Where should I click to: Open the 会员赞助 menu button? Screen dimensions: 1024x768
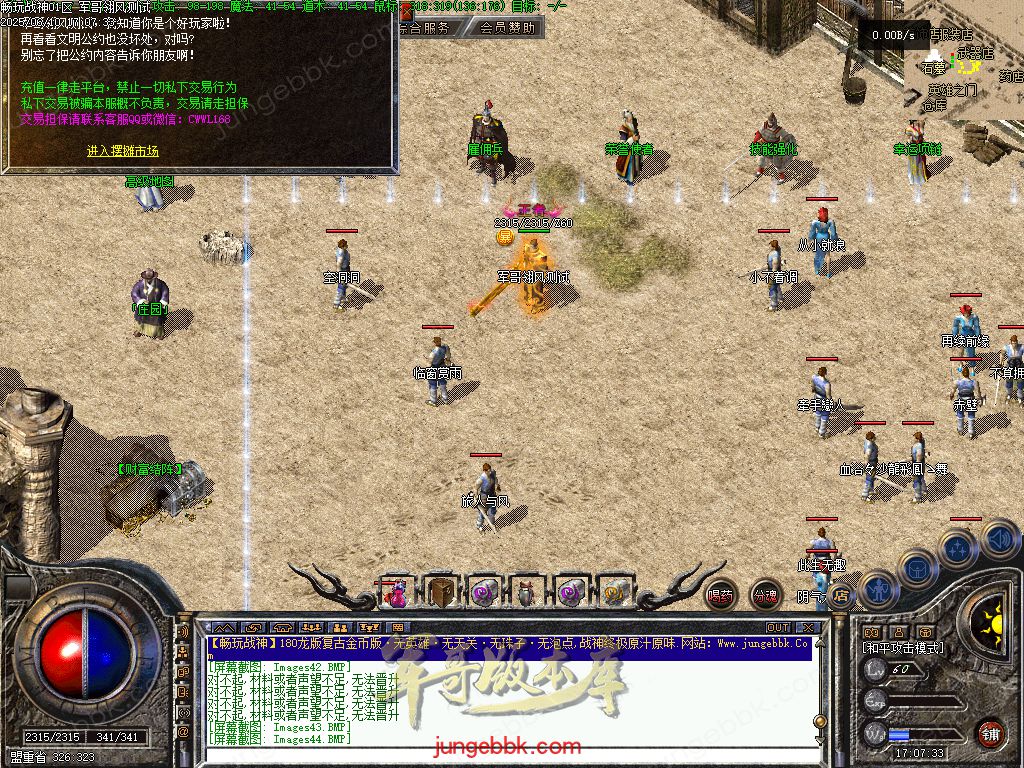(507, 28)
